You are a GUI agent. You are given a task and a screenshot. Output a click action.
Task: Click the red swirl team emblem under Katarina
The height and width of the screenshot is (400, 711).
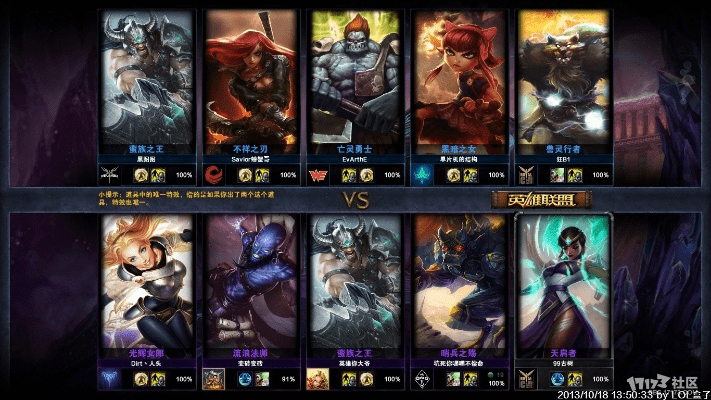[214, 175]
